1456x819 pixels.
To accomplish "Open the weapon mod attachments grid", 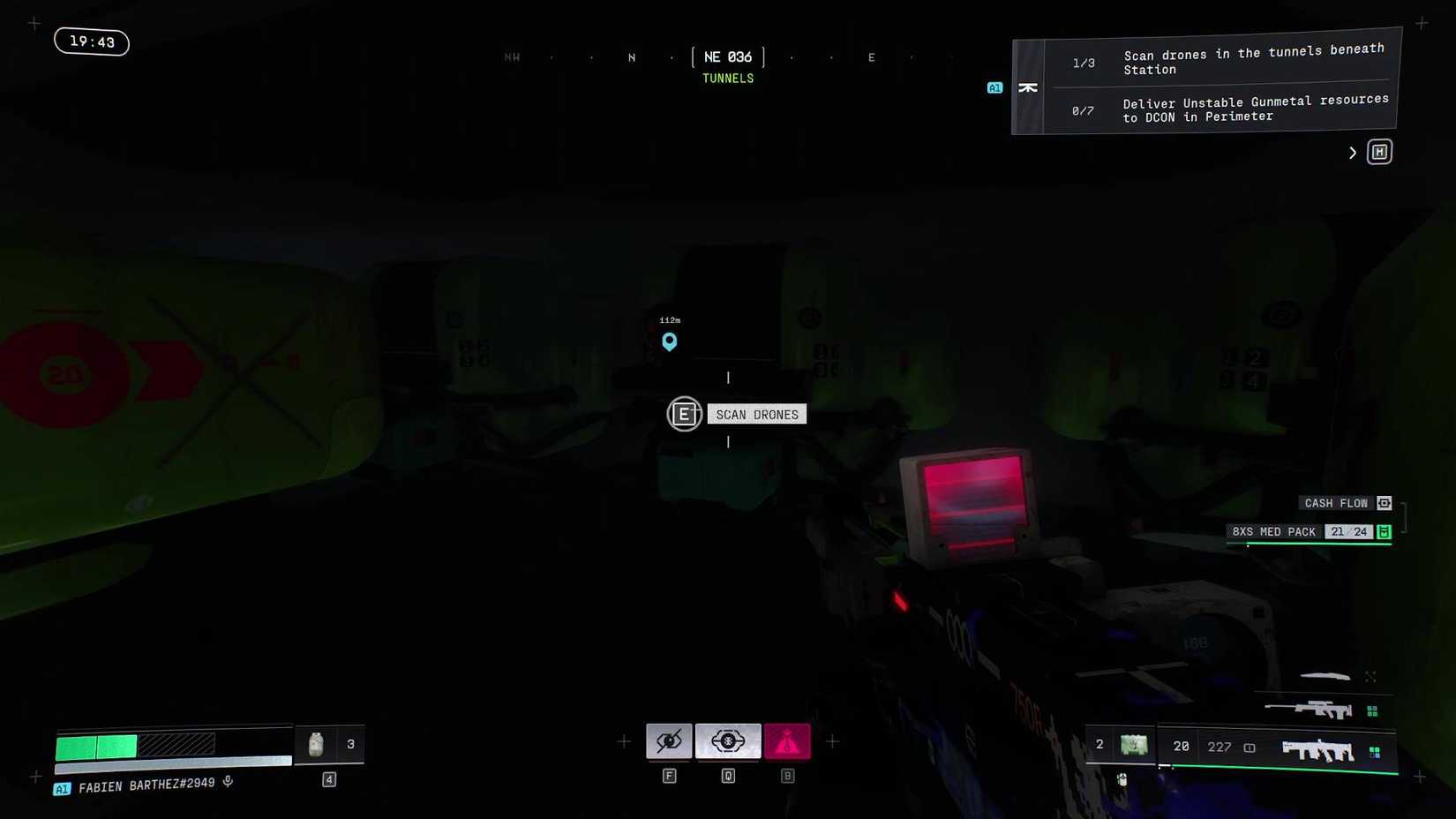I will point(1374,752).
